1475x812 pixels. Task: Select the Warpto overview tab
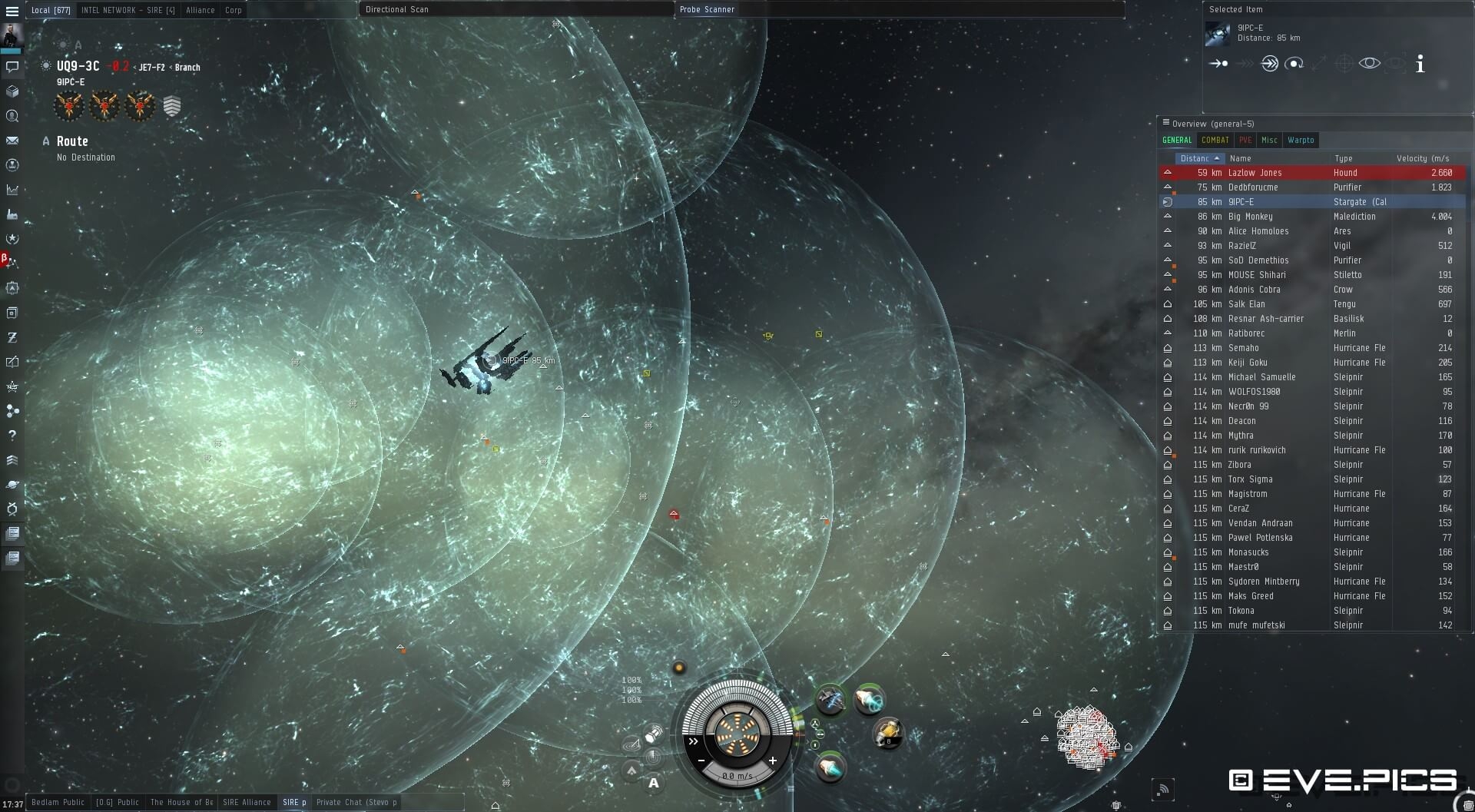click(1301, 140)
